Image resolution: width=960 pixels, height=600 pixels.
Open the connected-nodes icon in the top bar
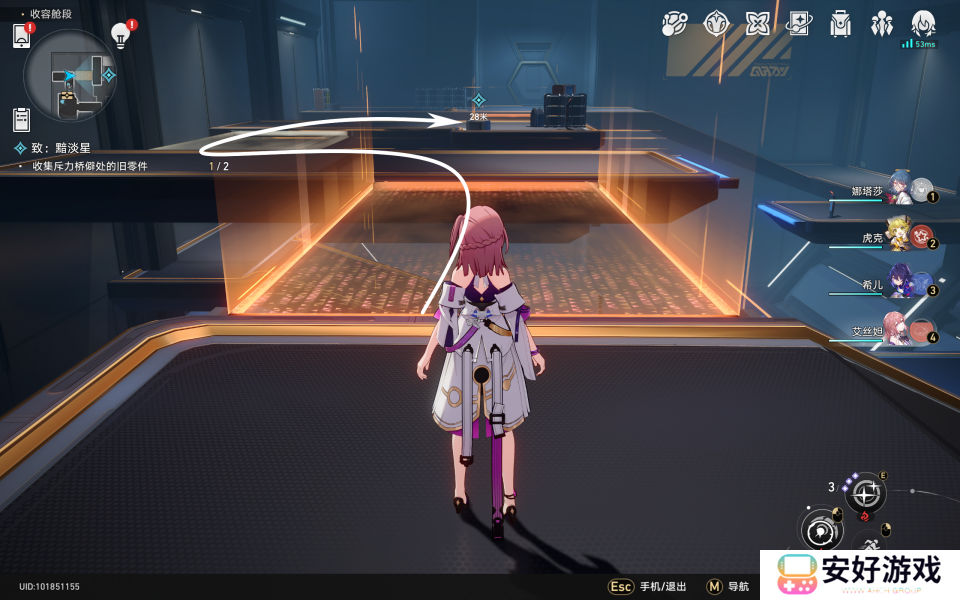675,23
